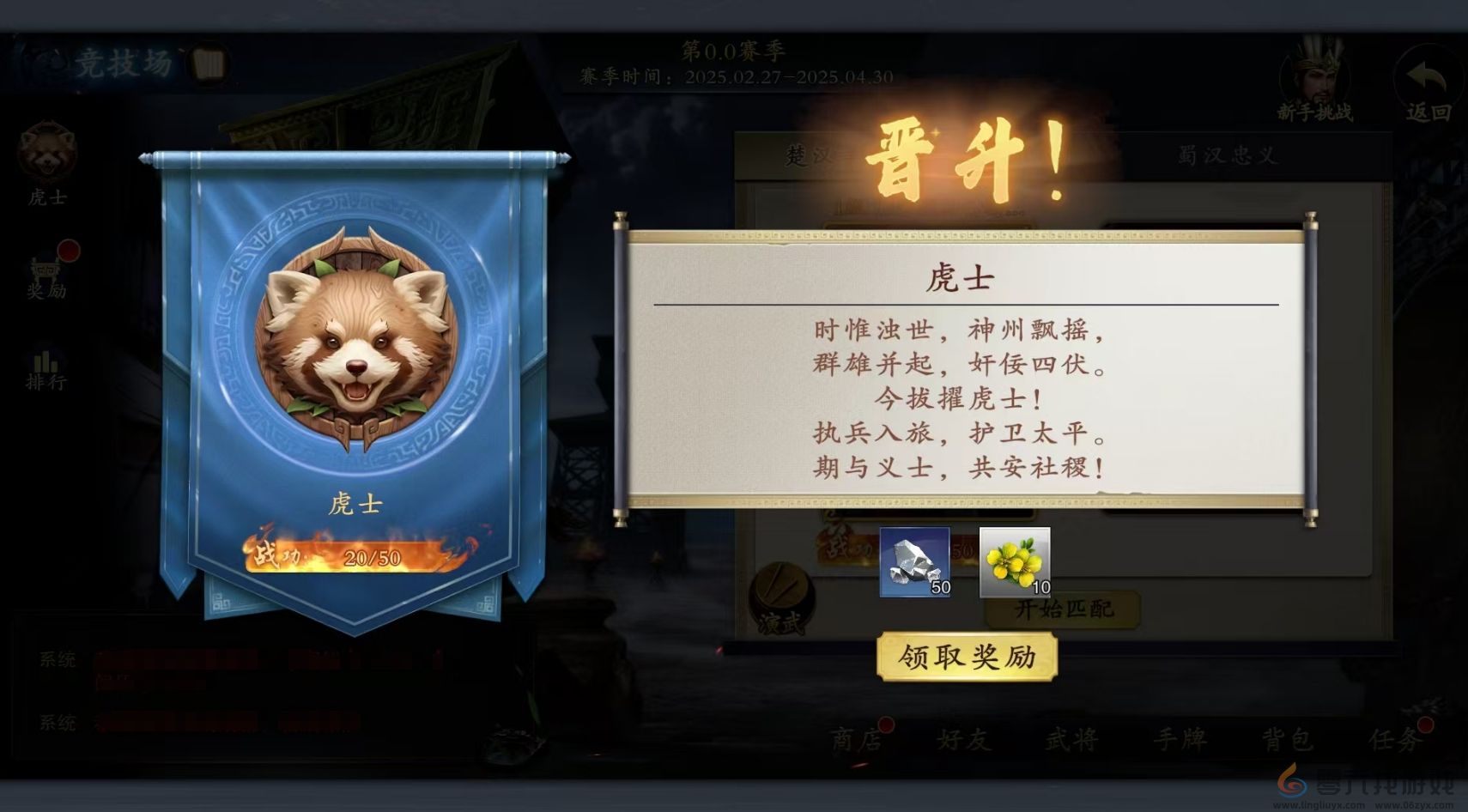
Task: Select the iron ingot x50 reward item
Action: [914, 565]
